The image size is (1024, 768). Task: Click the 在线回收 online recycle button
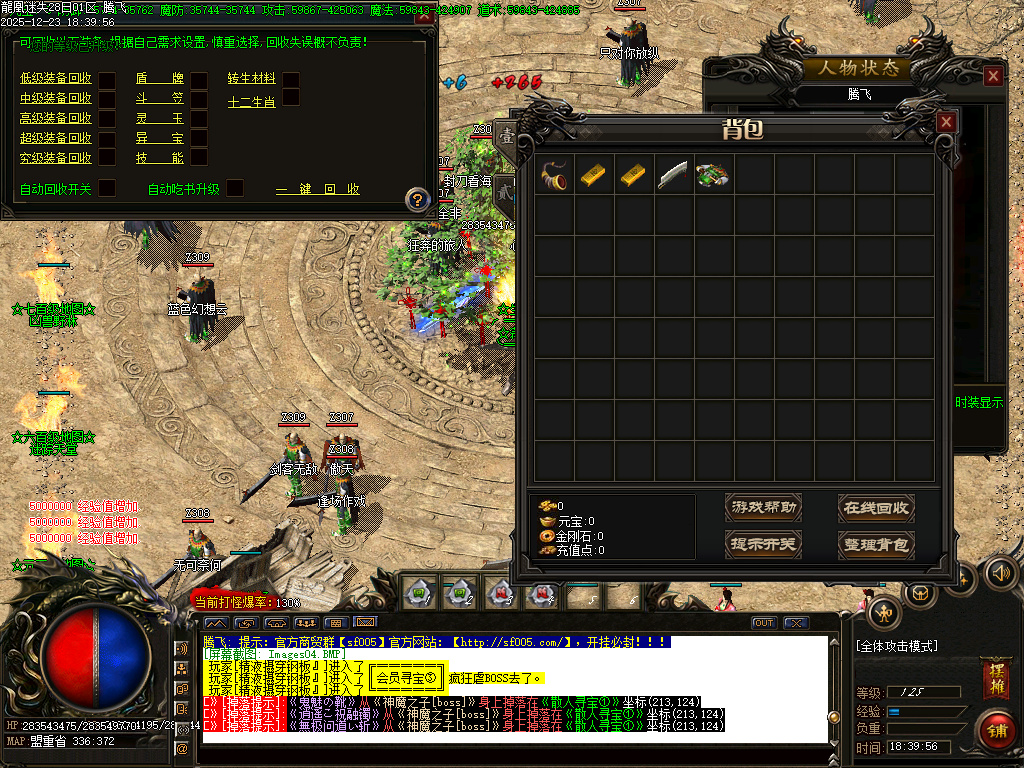coord(876,508)
